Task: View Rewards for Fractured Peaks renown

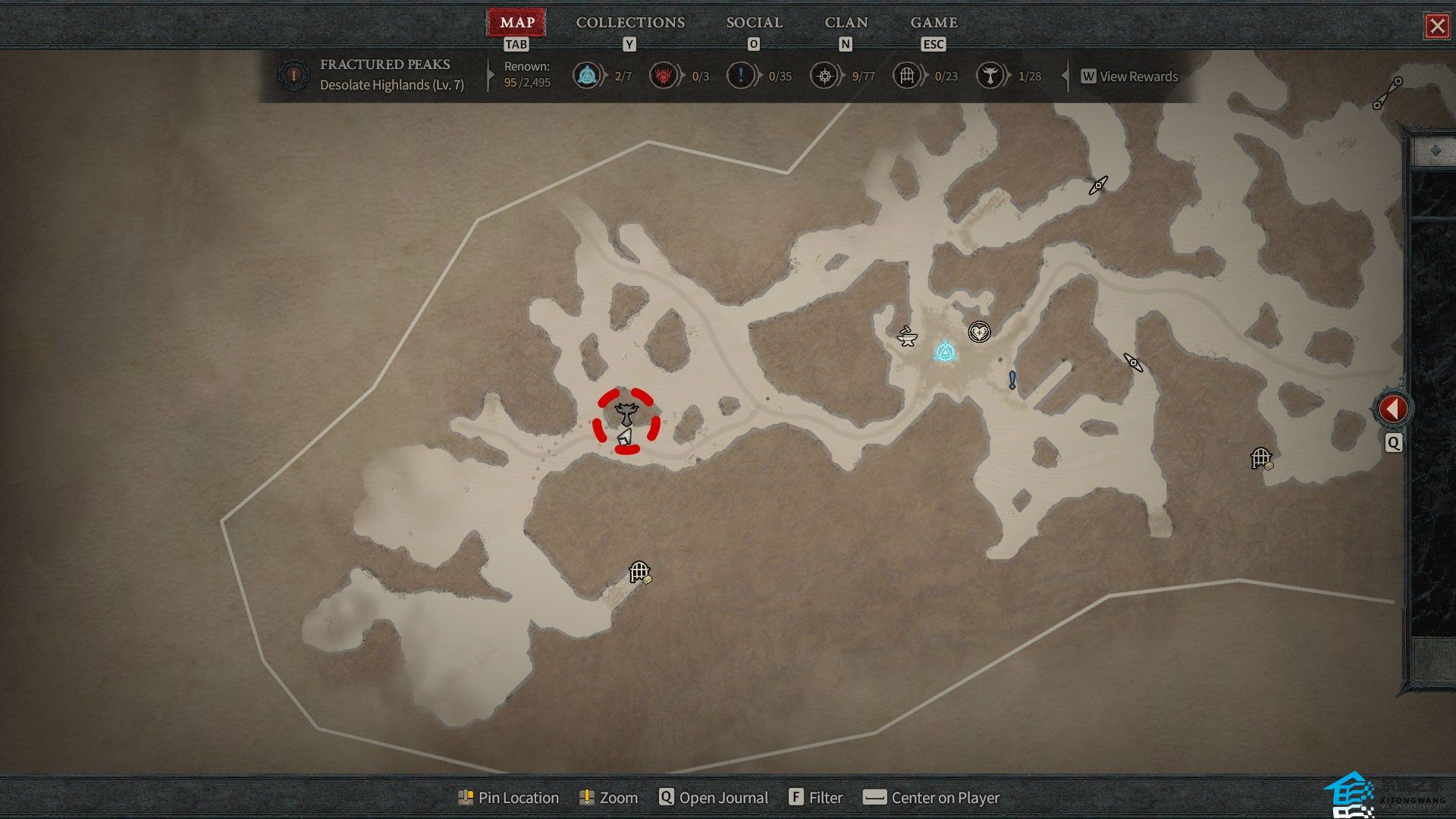Action: (1130, 77)
